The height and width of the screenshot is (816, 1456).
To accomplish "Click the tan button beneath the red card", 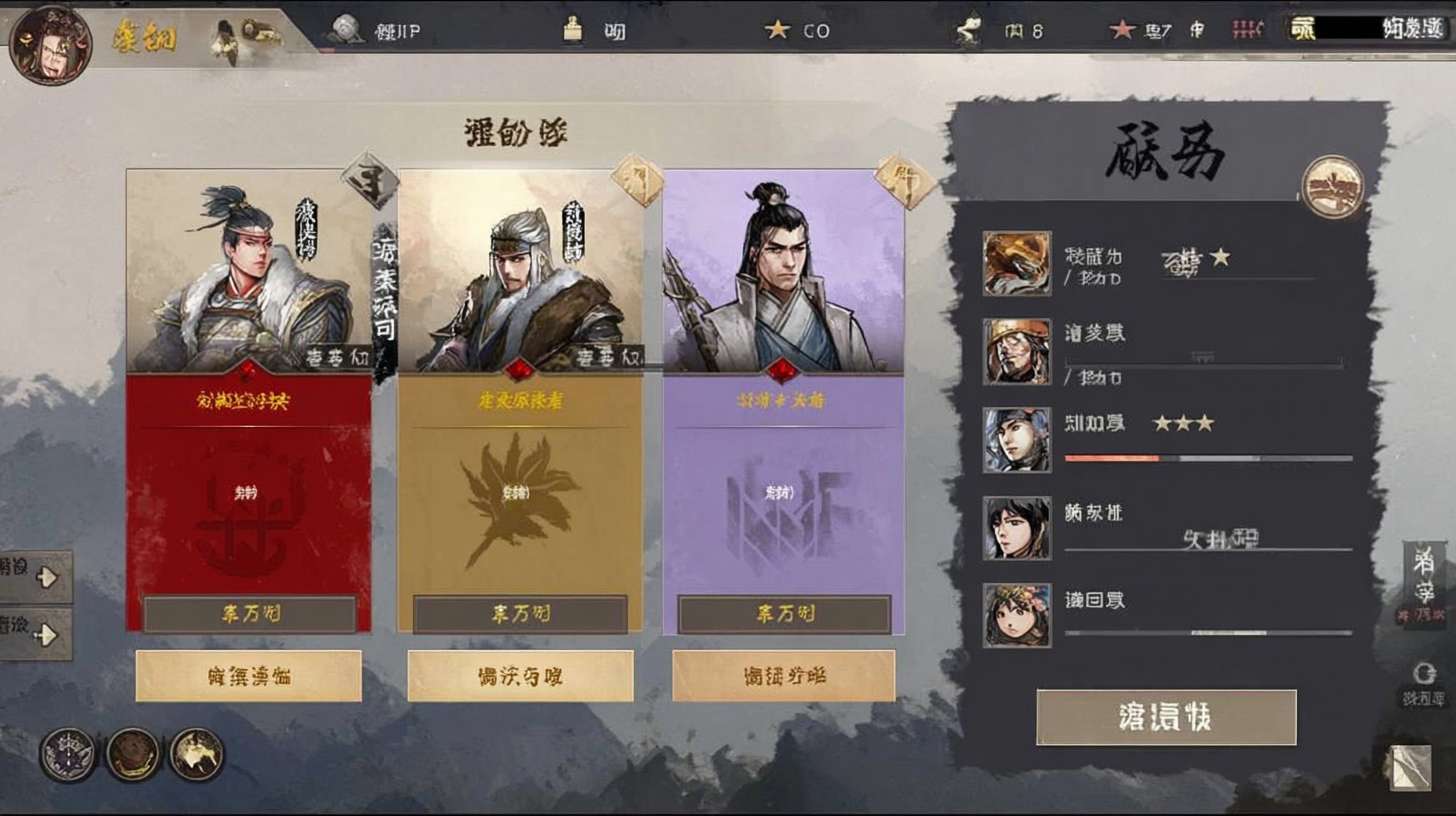I will (x=248, y=676).
